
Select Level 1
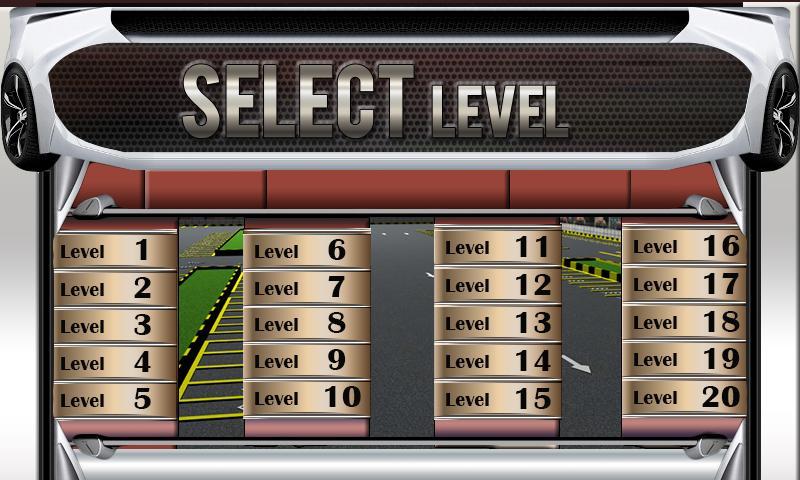pos(114,250)
